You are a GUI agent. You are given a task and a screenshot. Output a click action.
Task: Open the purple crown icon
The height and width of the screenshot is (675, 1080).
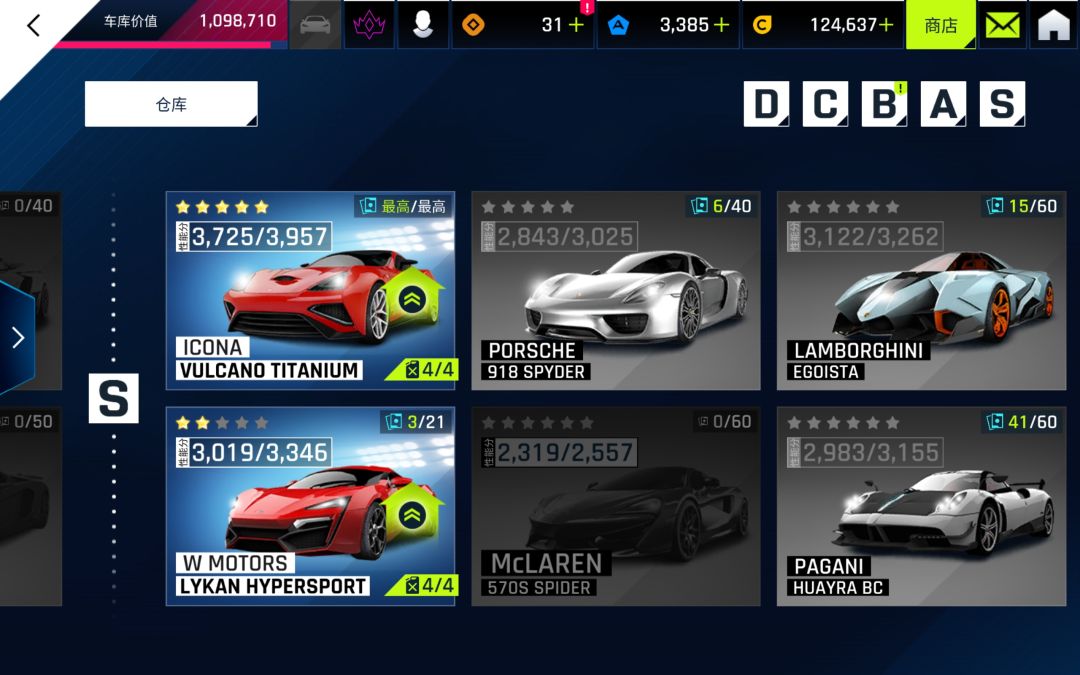368,25
